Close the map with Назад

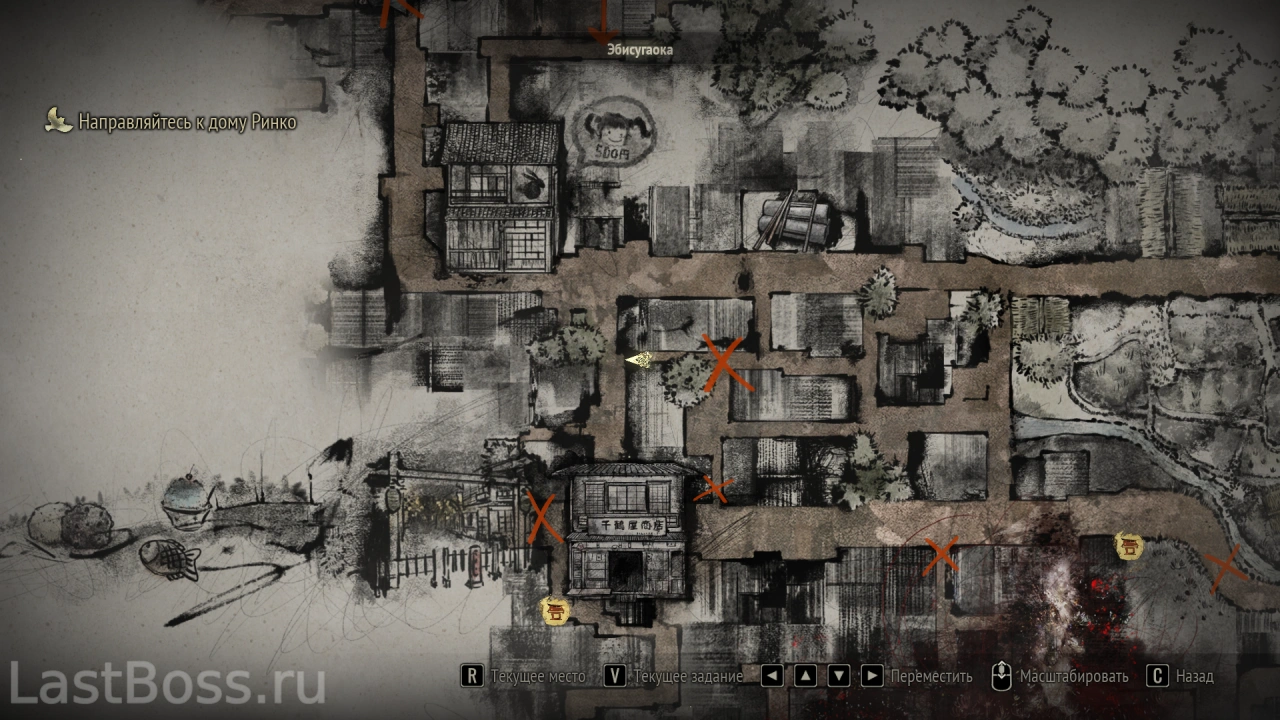1180,676
